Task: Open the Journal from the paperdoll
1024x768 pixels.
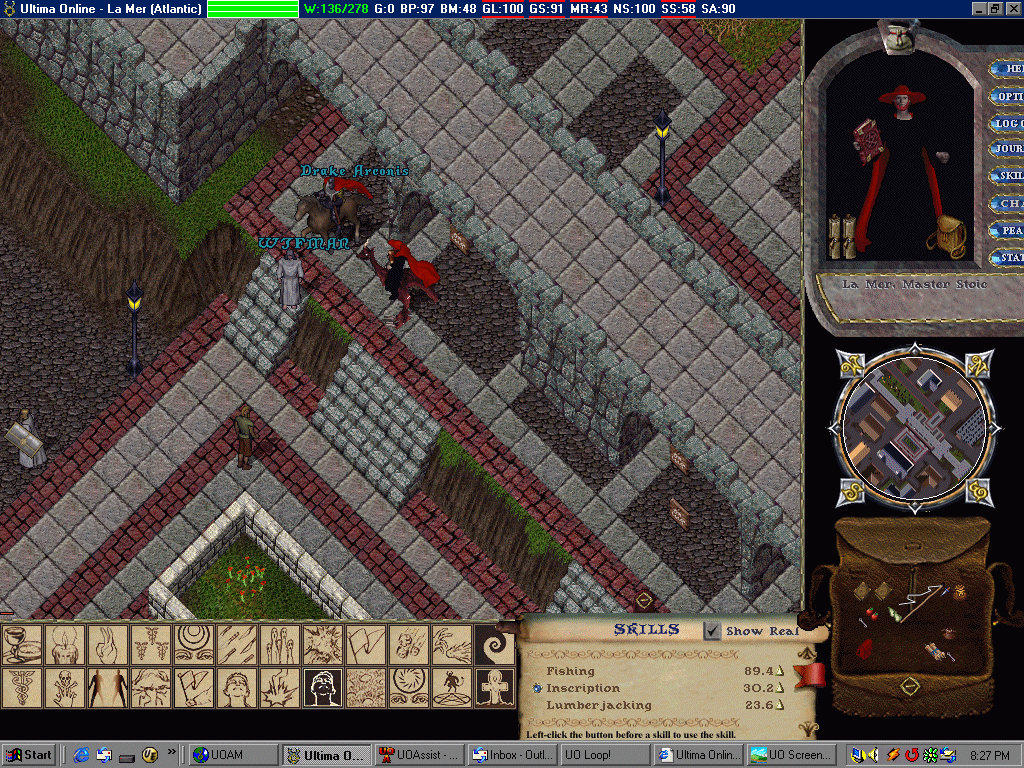Action: tap(1006, 150)
